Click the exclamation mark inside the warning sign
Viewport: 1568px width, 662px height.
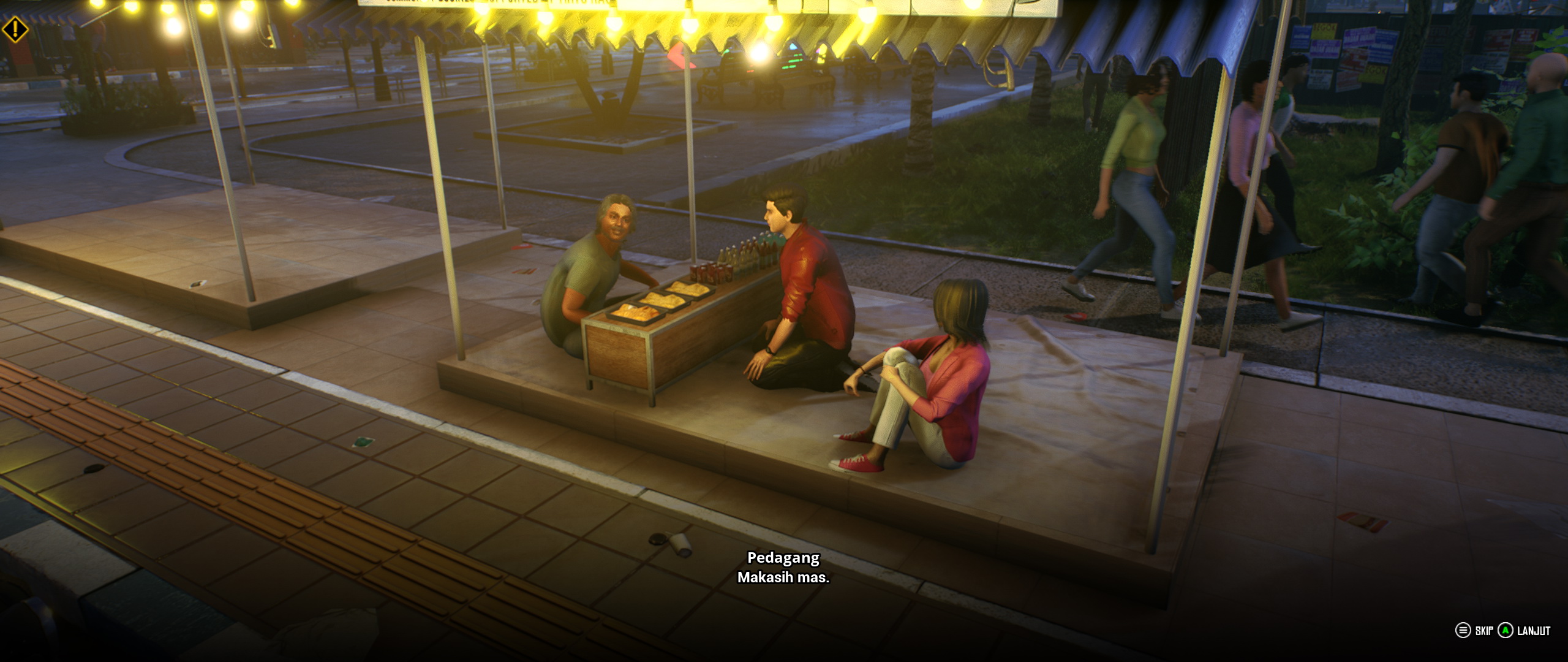[x=15, y=28]
